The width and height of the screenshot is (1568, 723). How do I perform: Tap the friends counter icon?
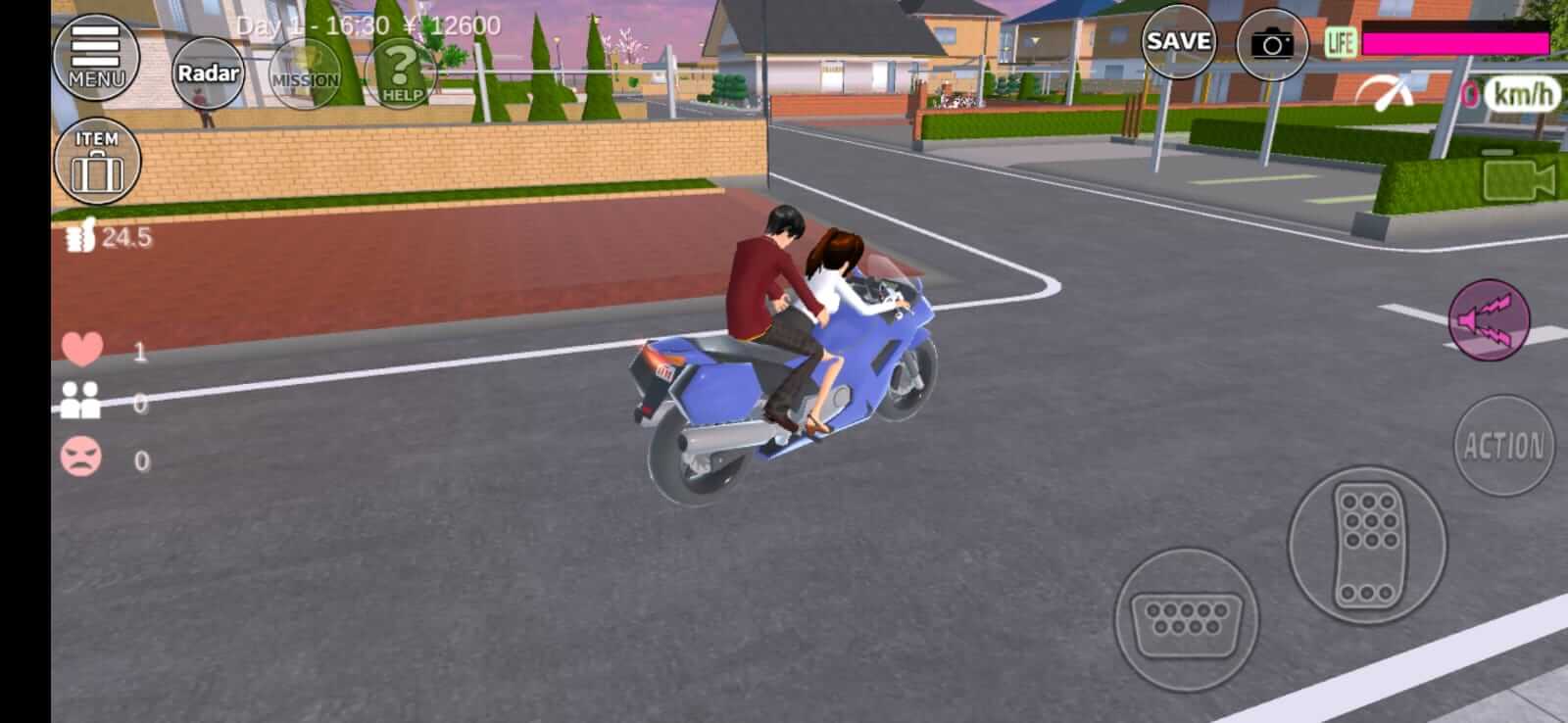[x=83, y=400]
